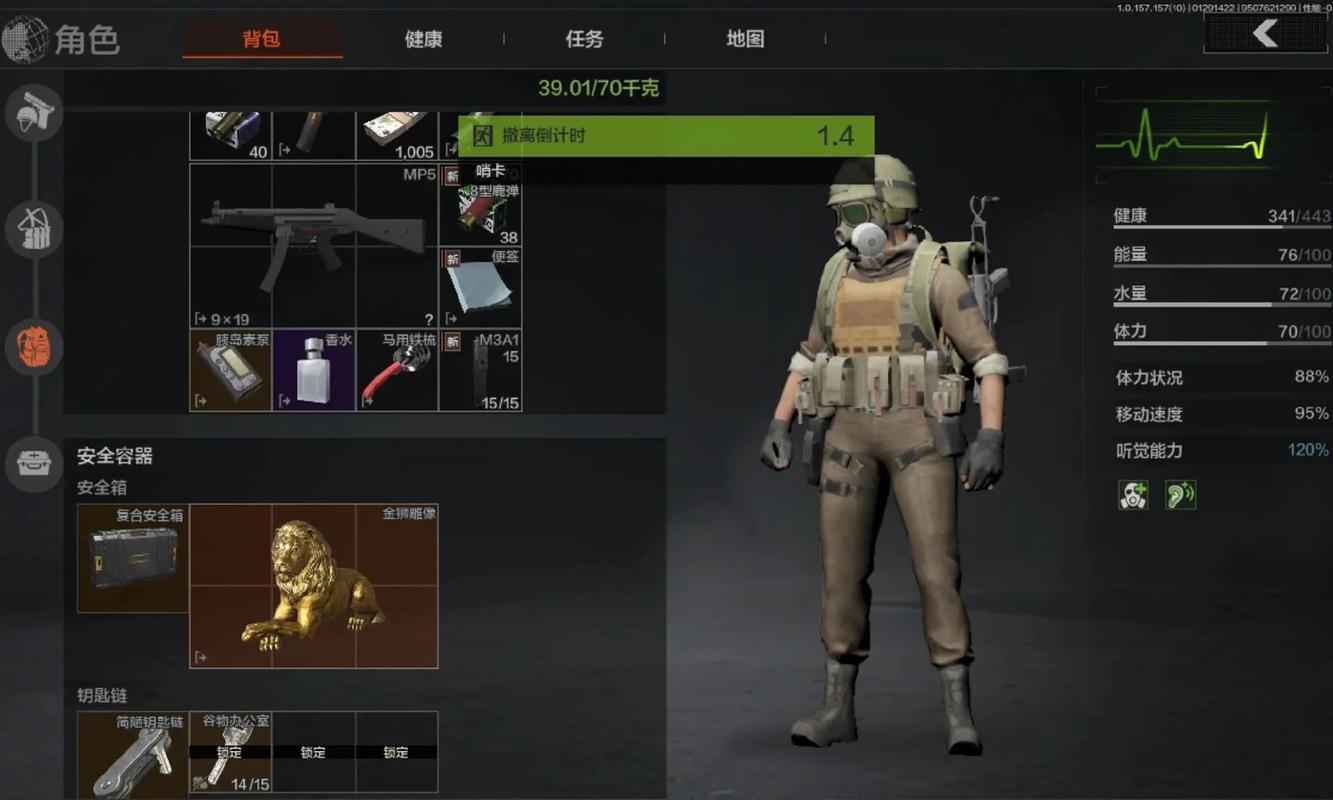Click the 复合安全箱 container slot
Image resolution: width=1333 pixels, height=800 pixels.
(x=133, y=558)
